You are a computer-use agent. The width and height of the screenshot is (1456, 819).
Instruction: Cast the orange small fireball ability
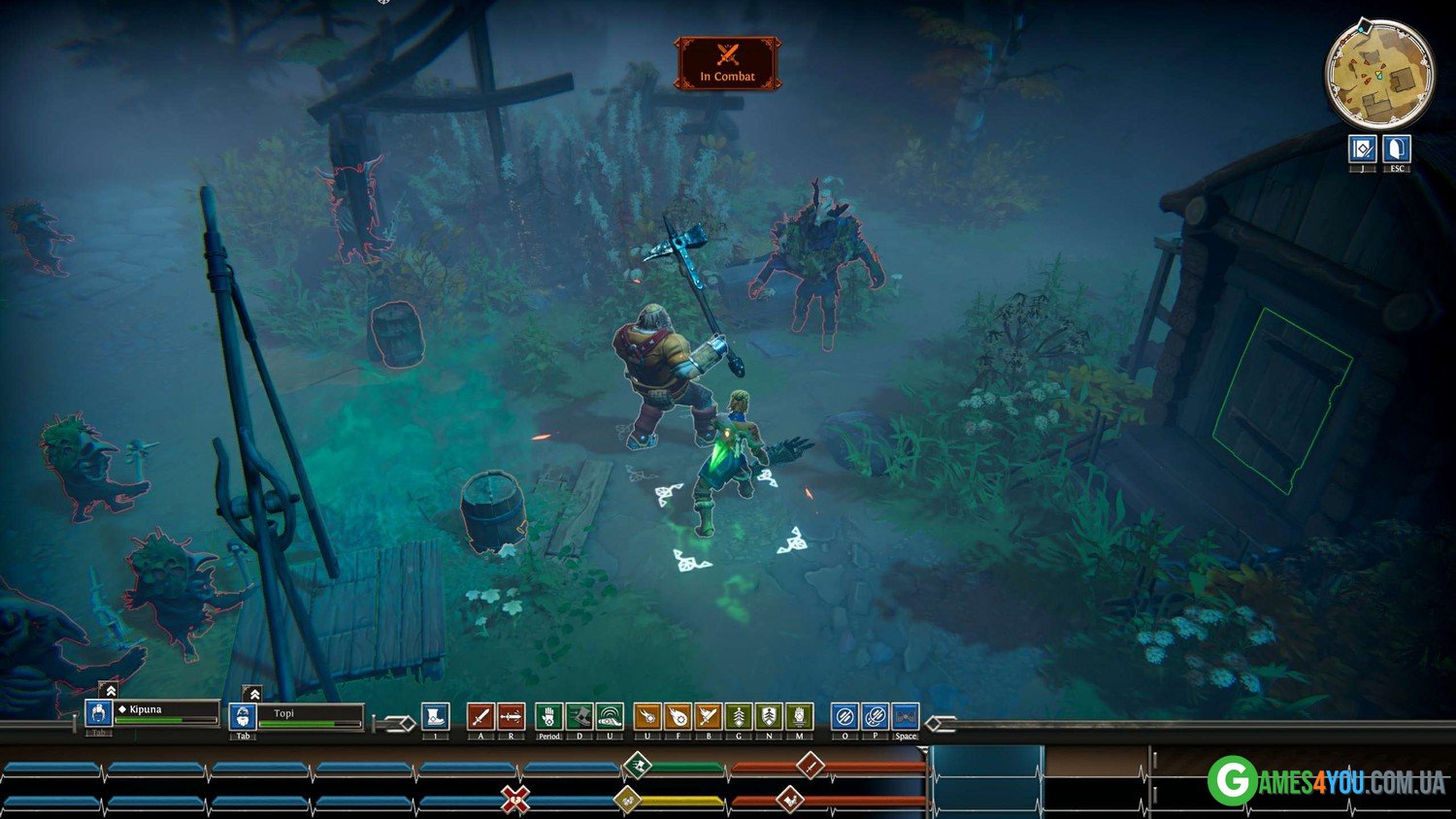647,717
